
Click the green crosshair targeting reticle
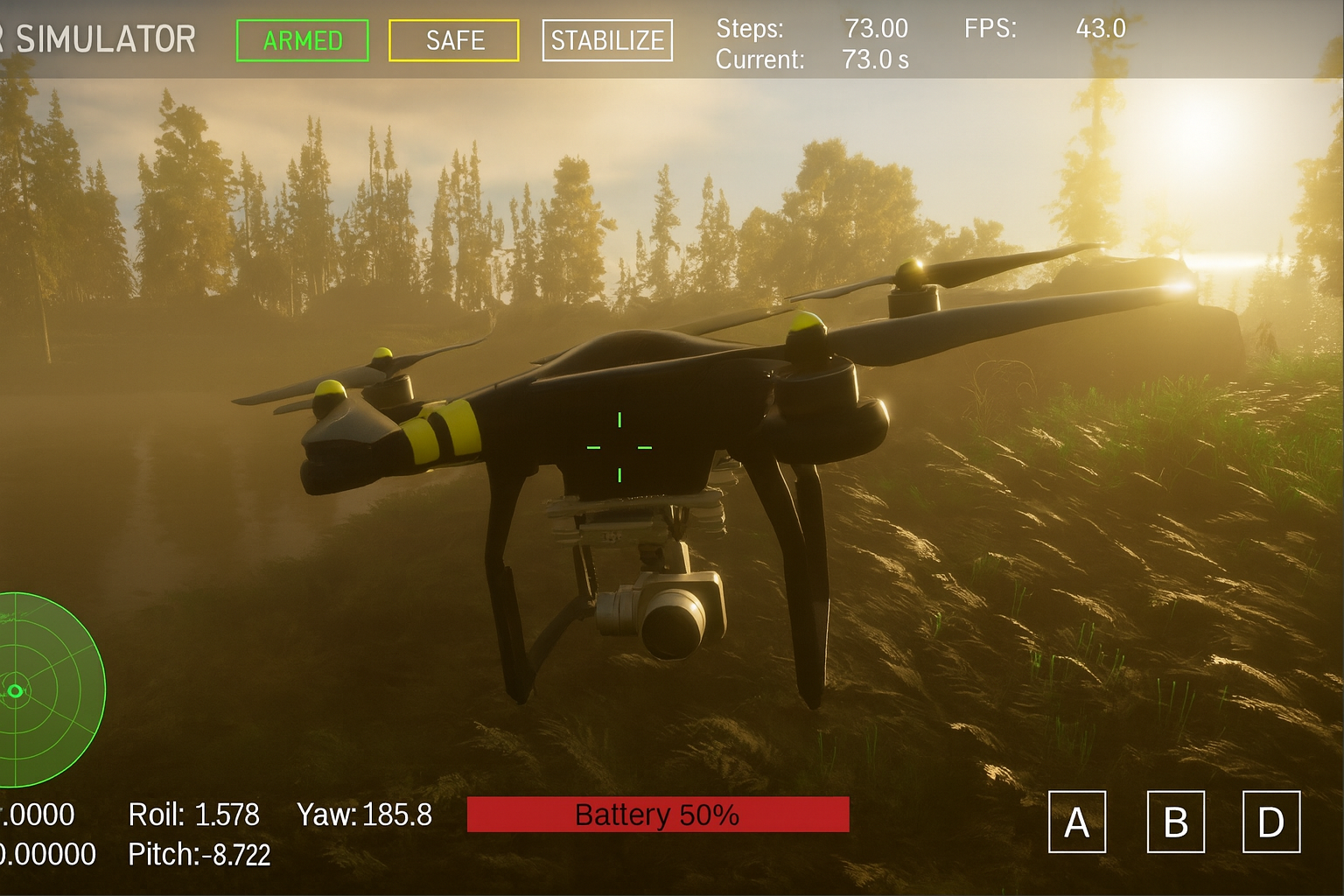[x=620, y=446]
